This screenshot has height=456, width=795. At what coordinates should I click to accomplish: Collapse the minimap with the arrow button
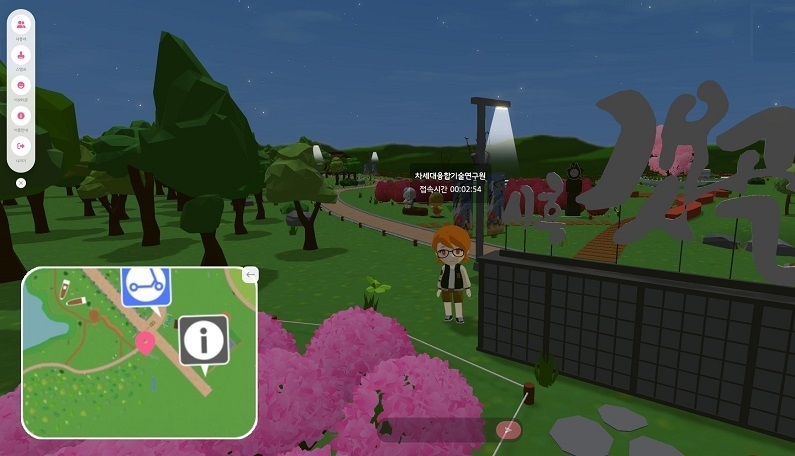point(250,274)
